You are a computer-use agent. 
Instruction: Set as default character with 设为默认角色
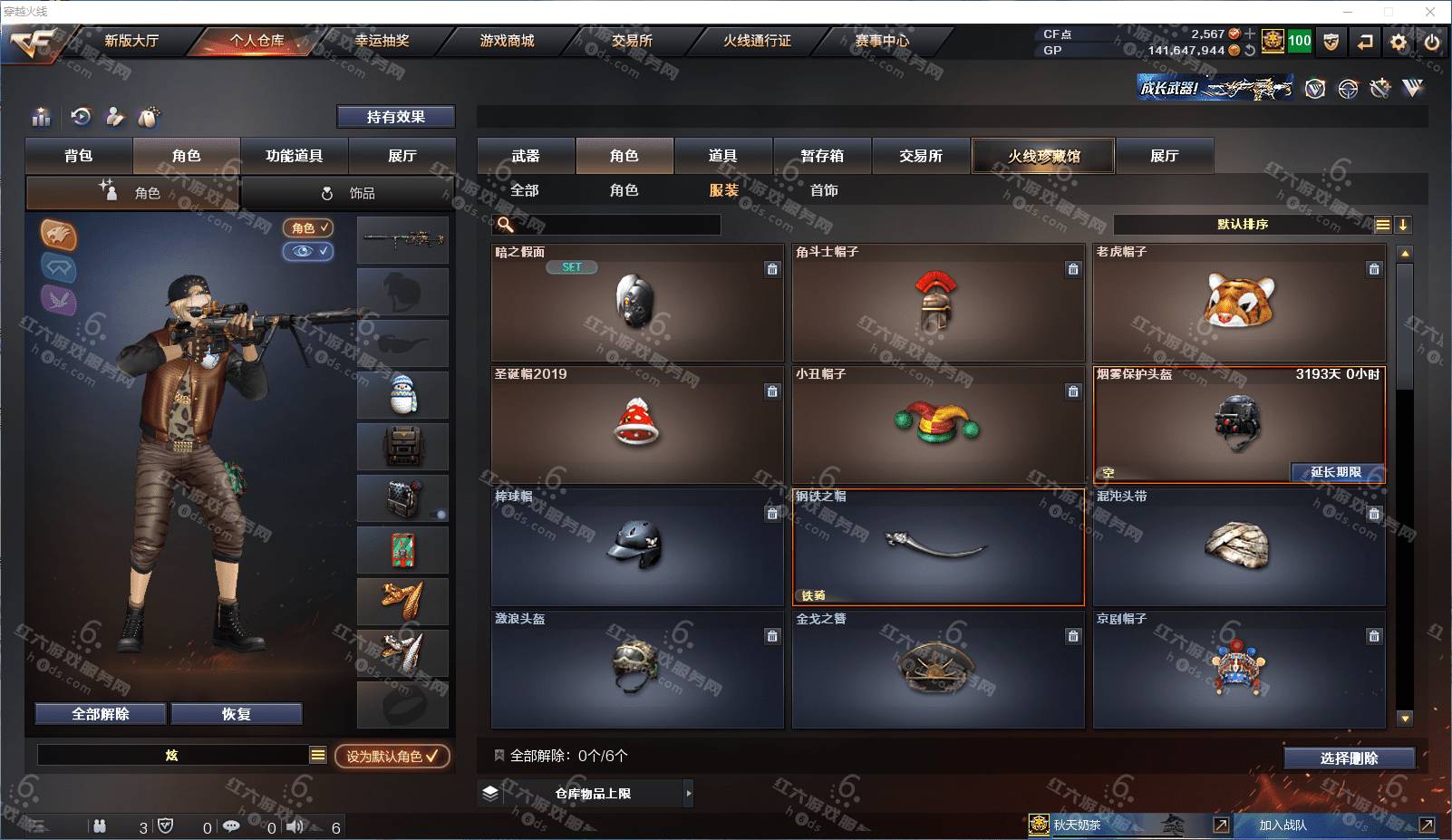(392, 756)
